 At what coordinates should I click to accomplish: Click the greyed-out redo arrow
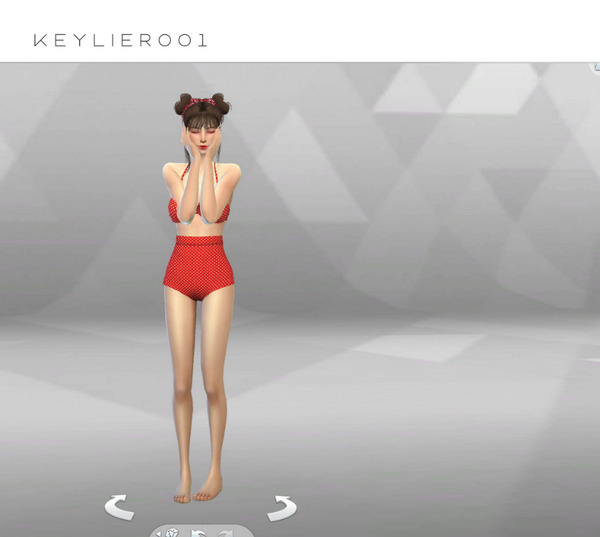tap(226, 532)
